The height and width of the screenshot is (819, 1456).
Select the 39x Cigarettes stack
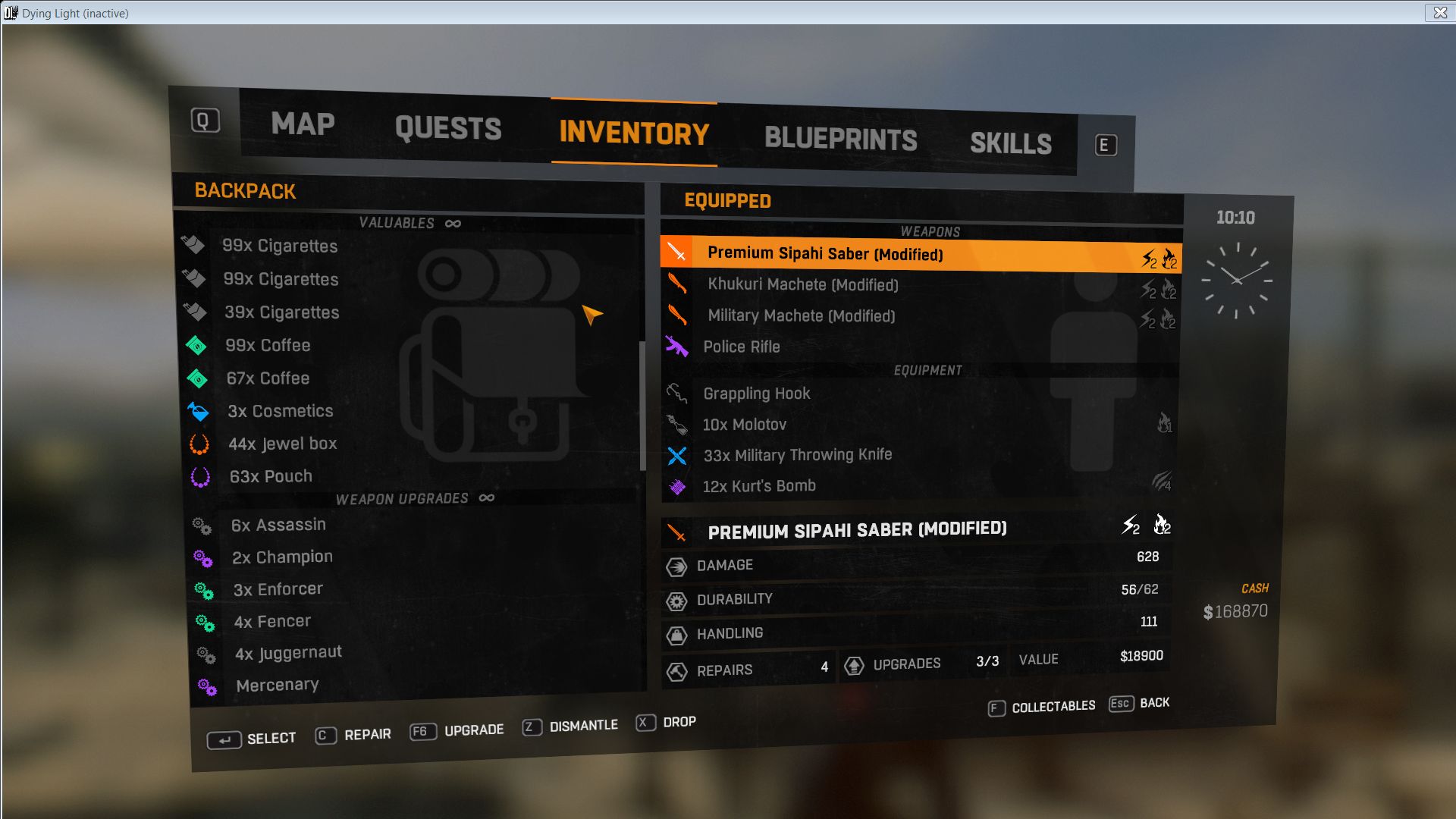[281, 312]
